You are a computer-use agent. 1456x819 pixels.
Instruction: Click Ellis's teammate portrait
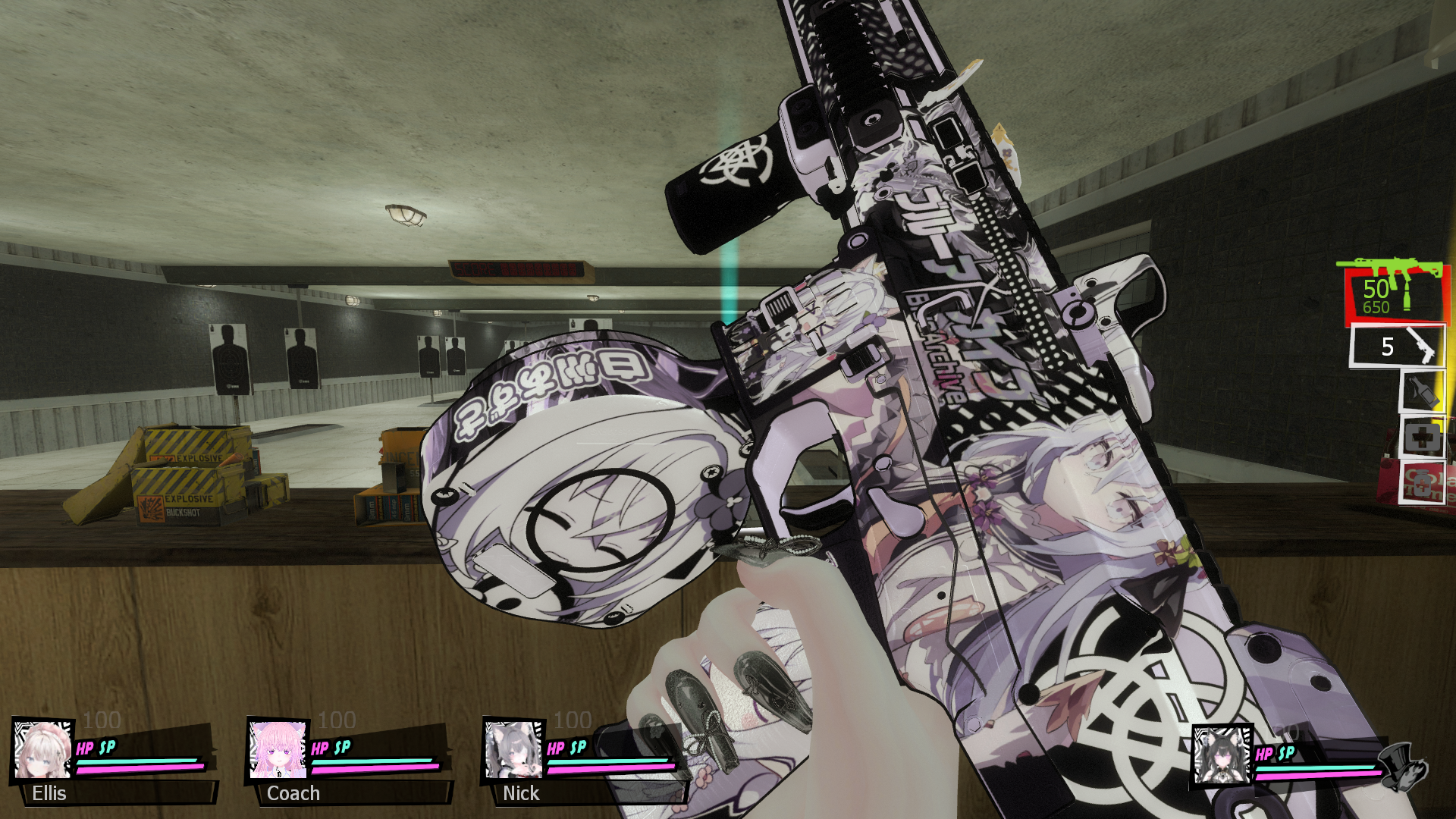pyautogui.click(x=43, y=749)
